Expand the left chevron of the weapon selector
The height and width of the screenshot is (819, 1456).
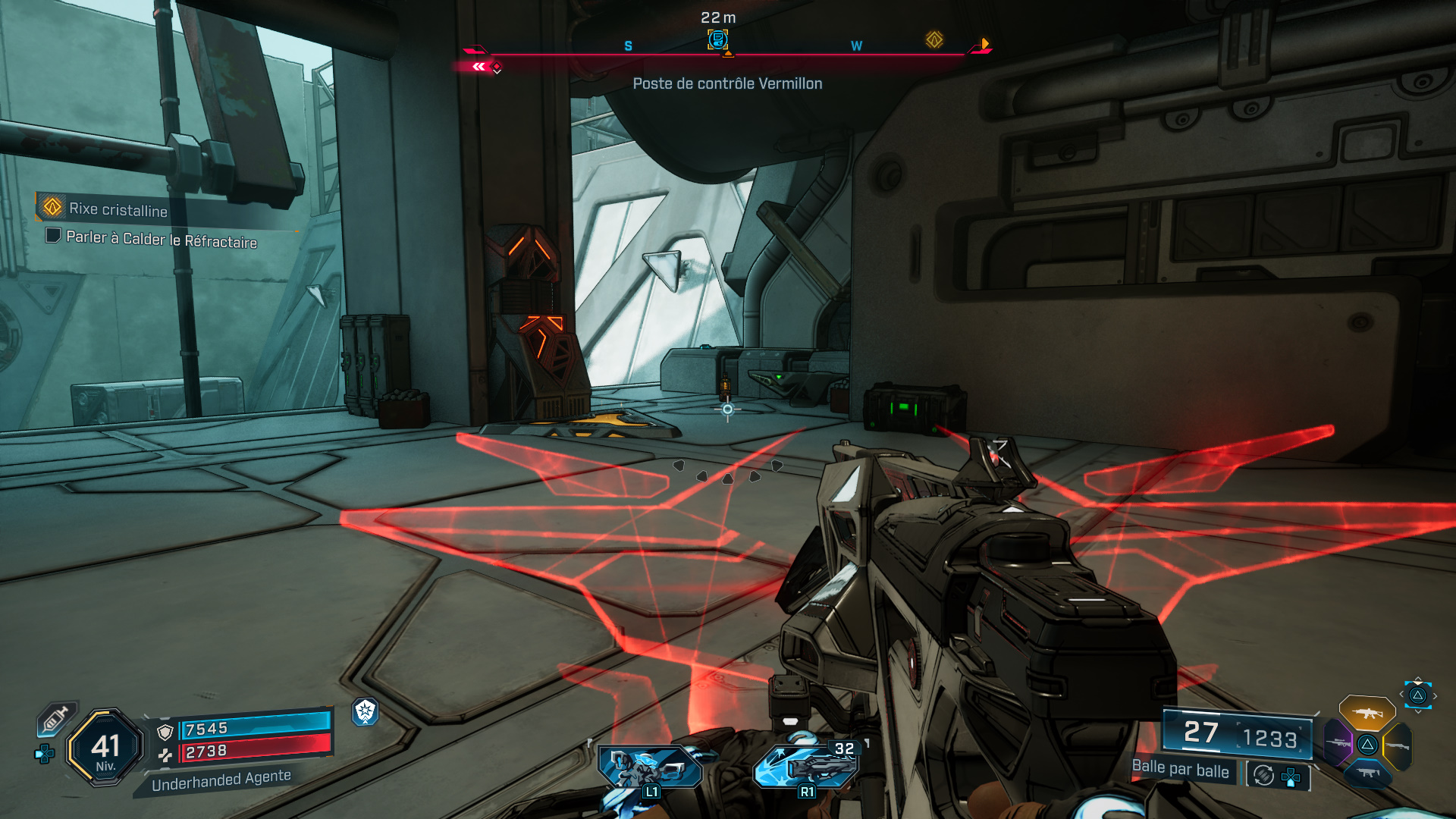[x=1401, y=694]
